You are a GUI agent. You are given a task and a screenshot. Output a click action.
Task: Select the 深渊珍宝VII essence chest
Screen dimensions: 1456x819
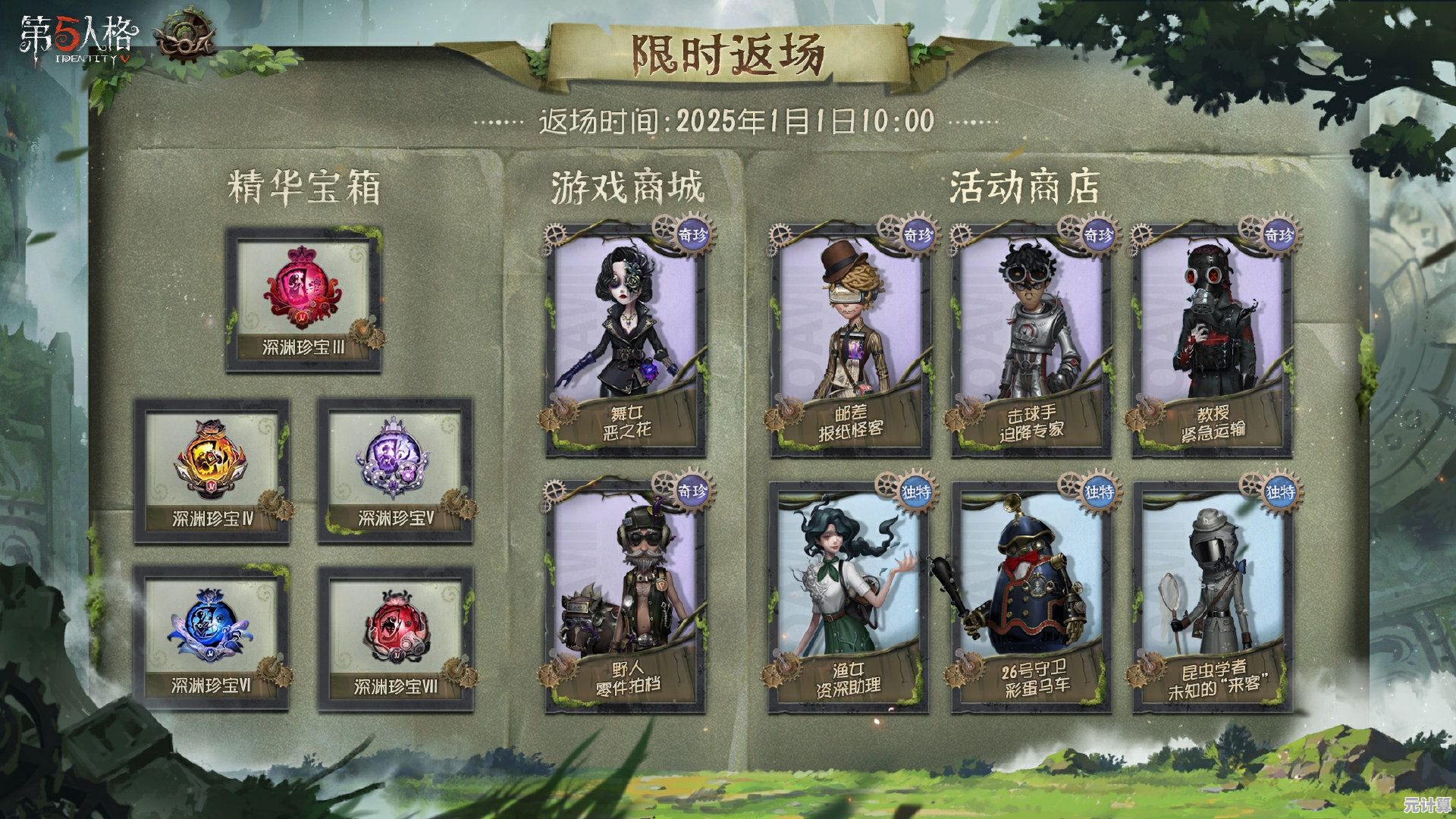tap(395, 639)
